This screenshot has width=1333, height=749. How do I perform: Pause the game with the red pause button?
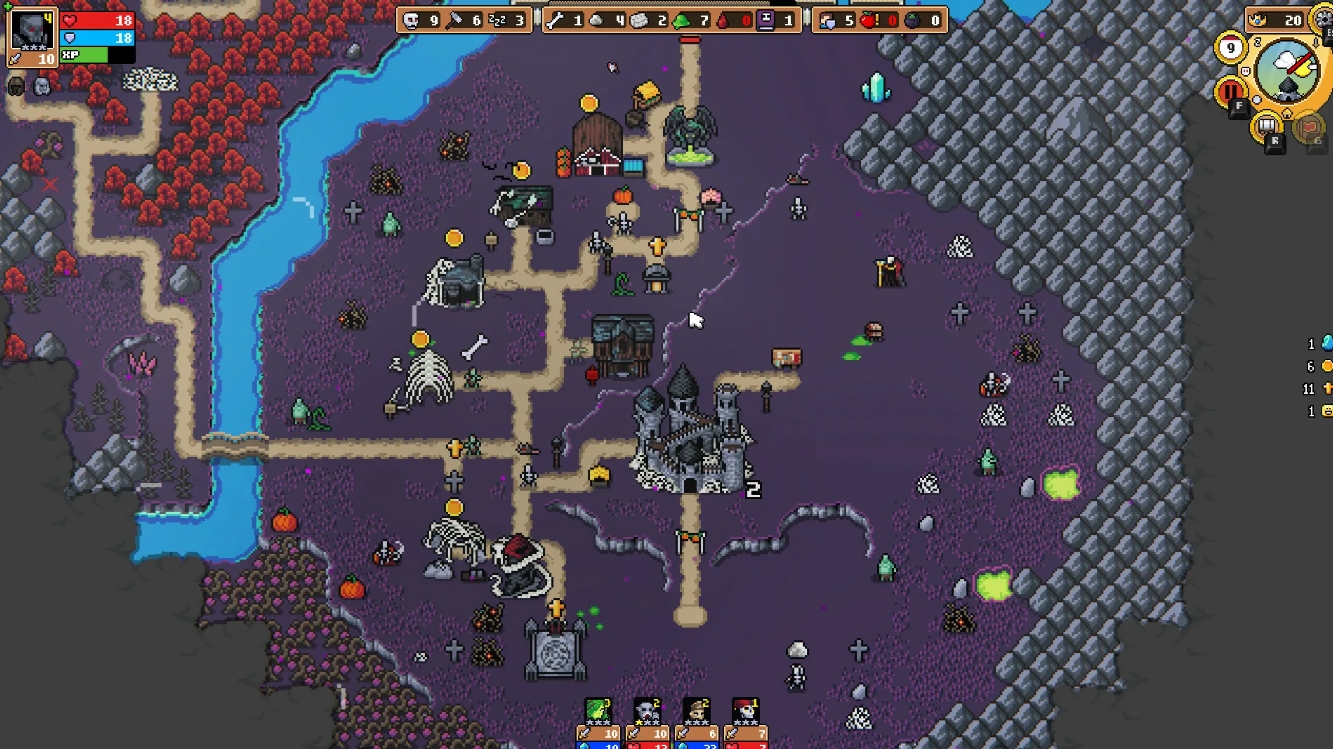1229,91
